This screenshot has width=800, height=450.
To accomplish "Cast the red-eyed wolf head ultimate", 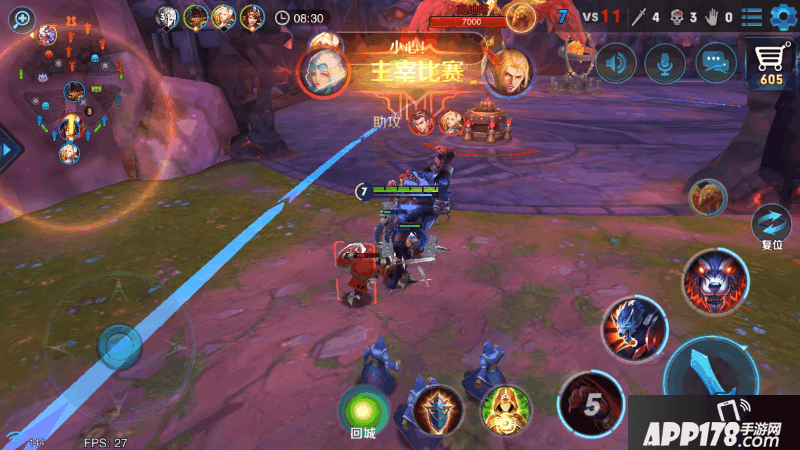I will pos(716,280).
